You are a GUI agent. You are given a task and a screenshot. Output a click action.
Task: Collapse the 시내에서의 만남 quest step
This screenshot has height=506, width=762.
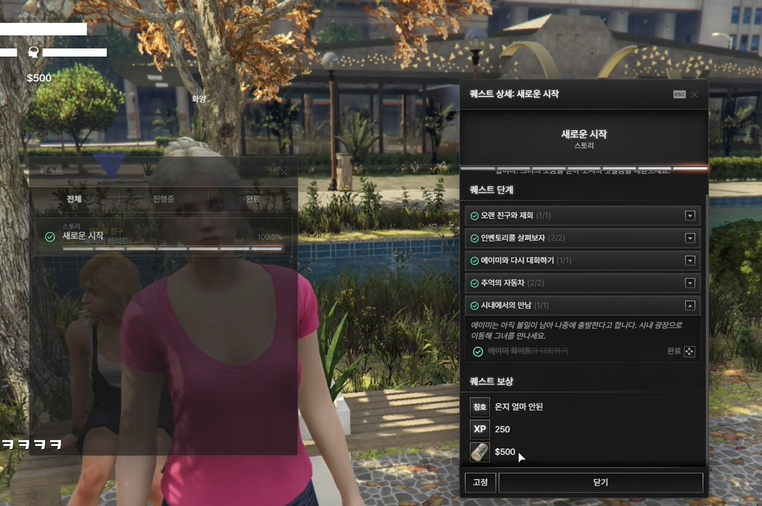point(690,306)
